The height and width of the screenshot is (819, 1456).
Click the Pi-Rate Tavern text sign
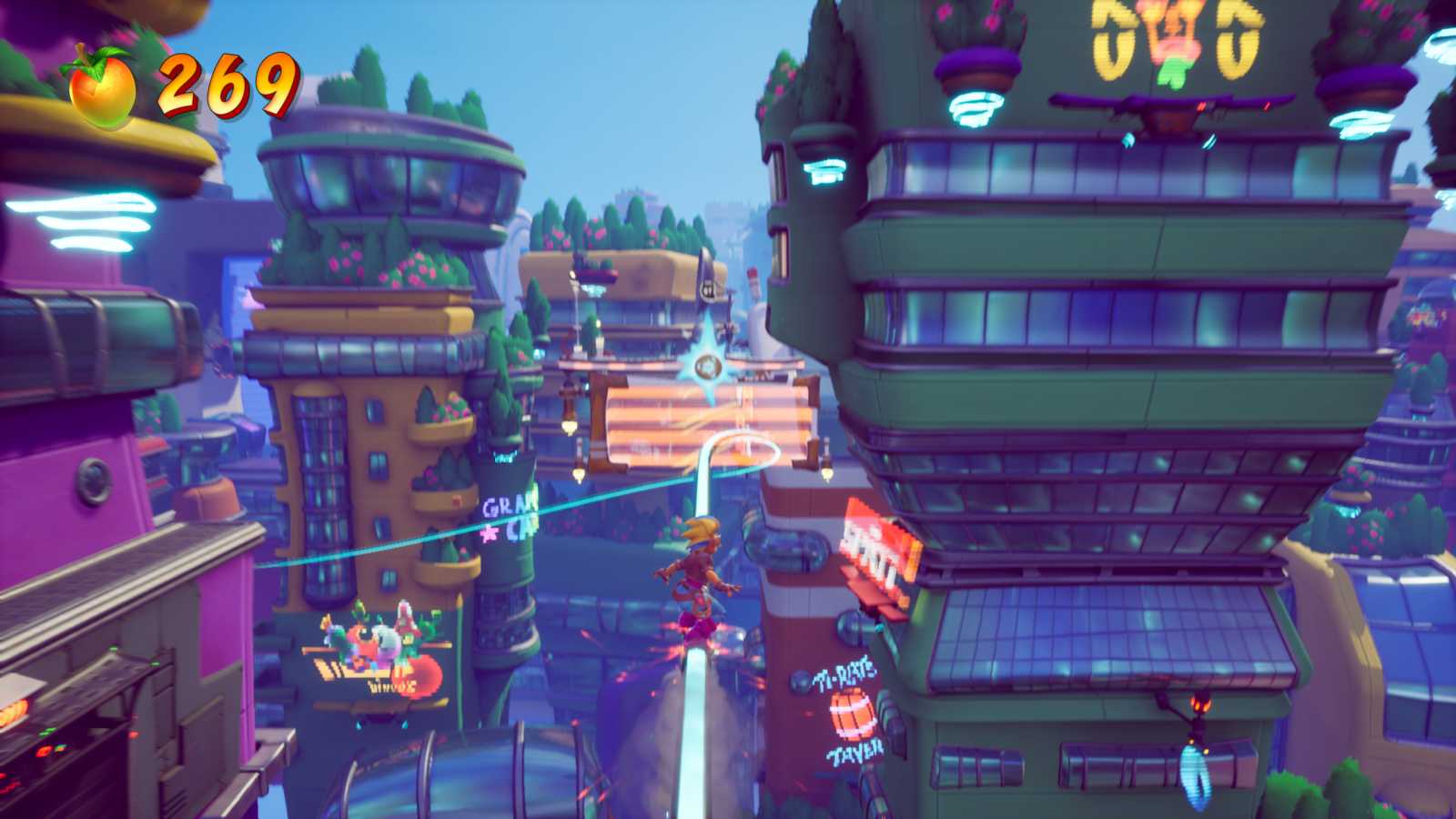click(844, 673)
